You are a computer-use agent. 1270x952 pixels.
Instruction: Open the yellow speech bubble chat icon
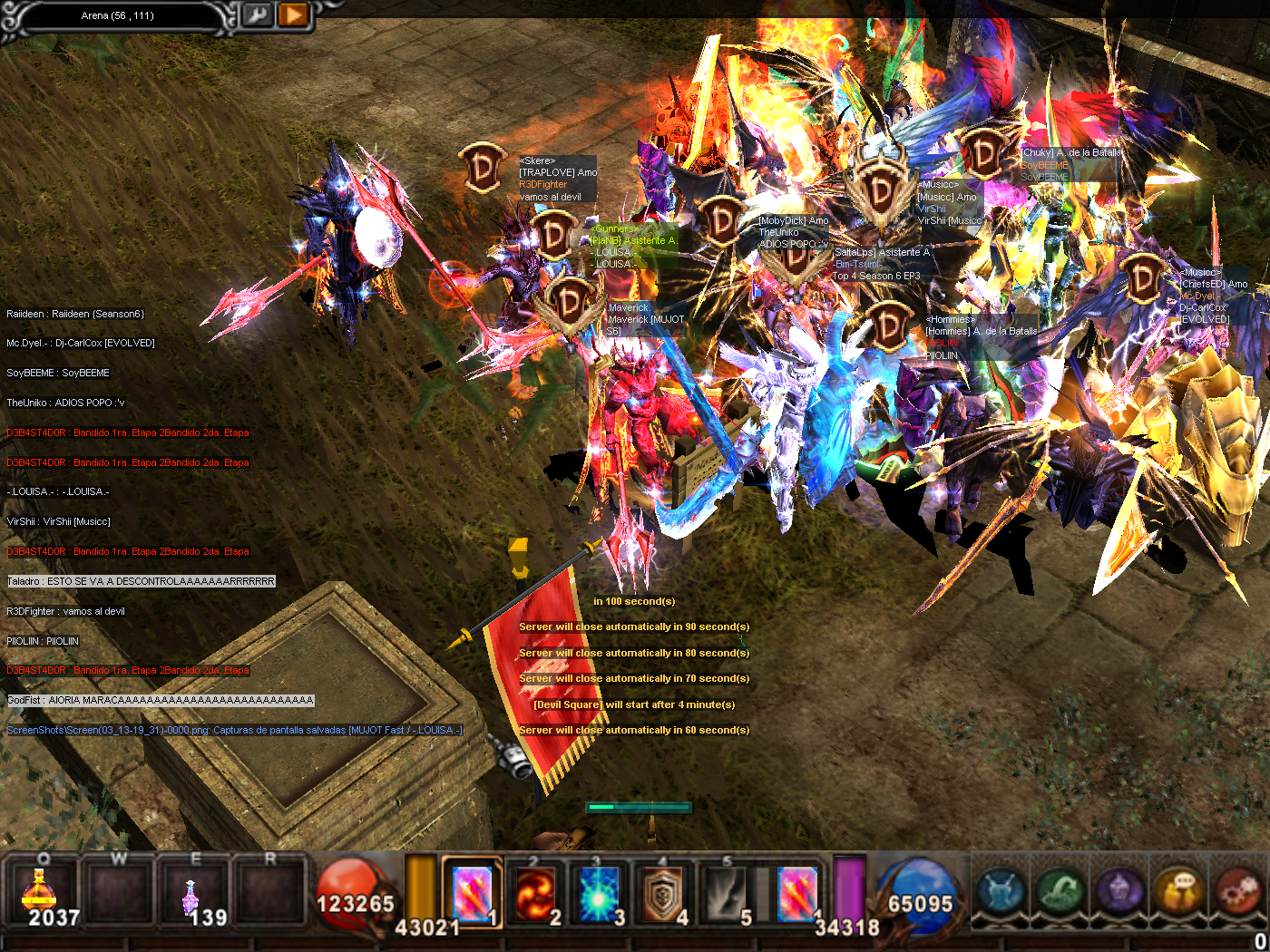pyautogui.click(x=1178, y=891)
